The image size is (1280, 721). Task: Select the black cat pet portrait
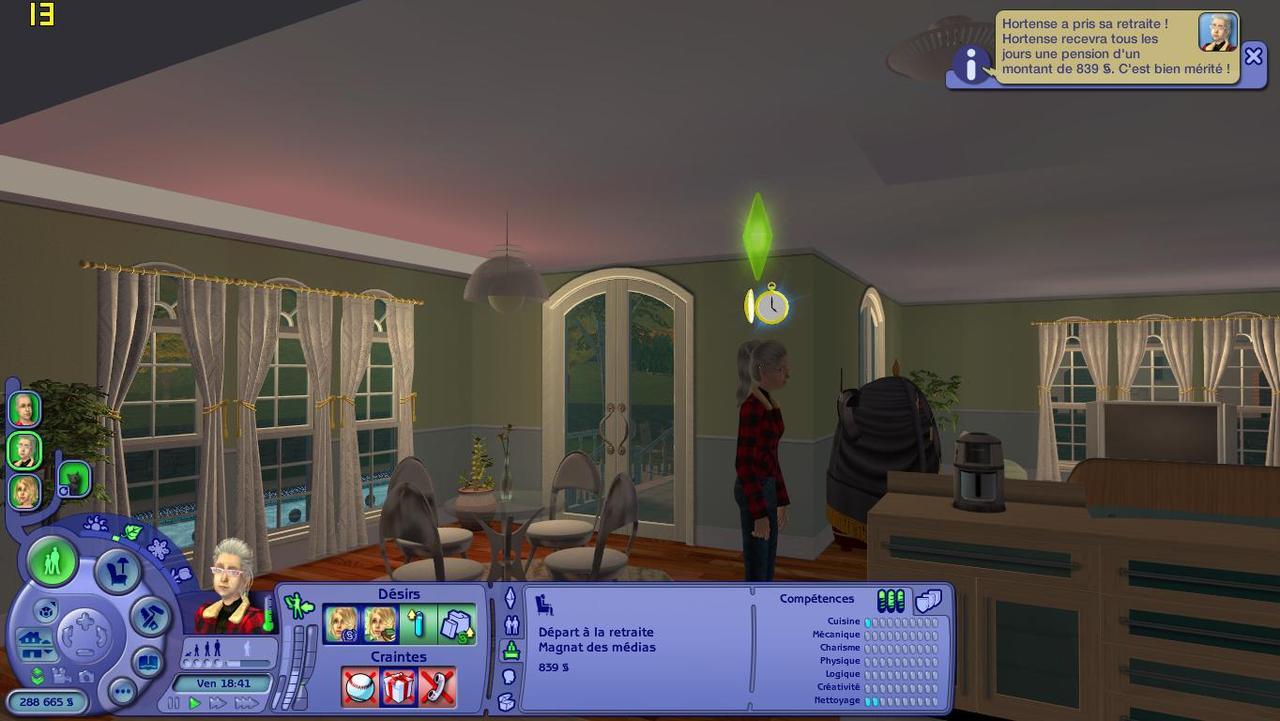click(x=74, y=479)
